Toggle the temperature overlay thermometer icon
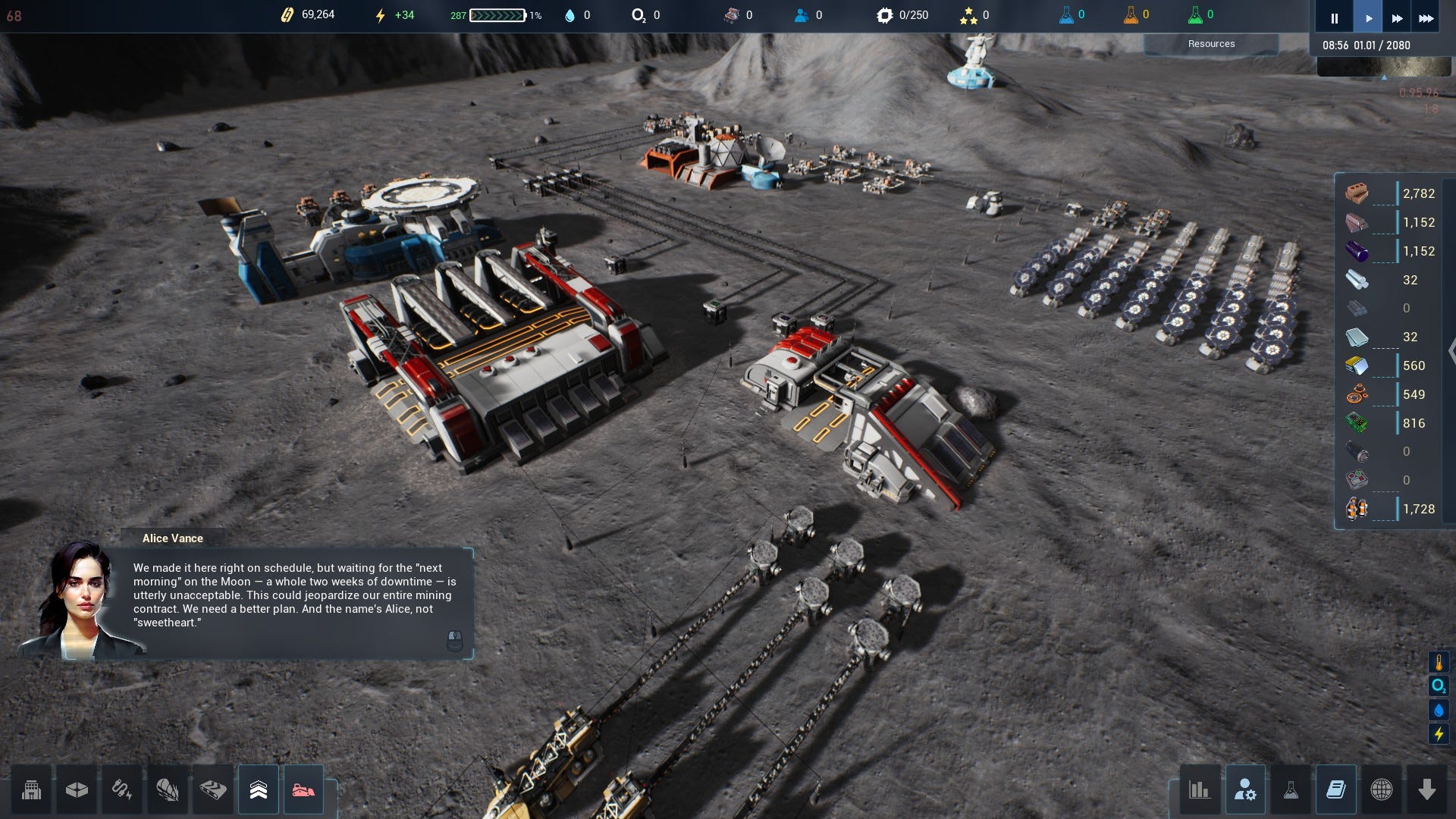The image size is (1456, 819). click(1439, 663)
